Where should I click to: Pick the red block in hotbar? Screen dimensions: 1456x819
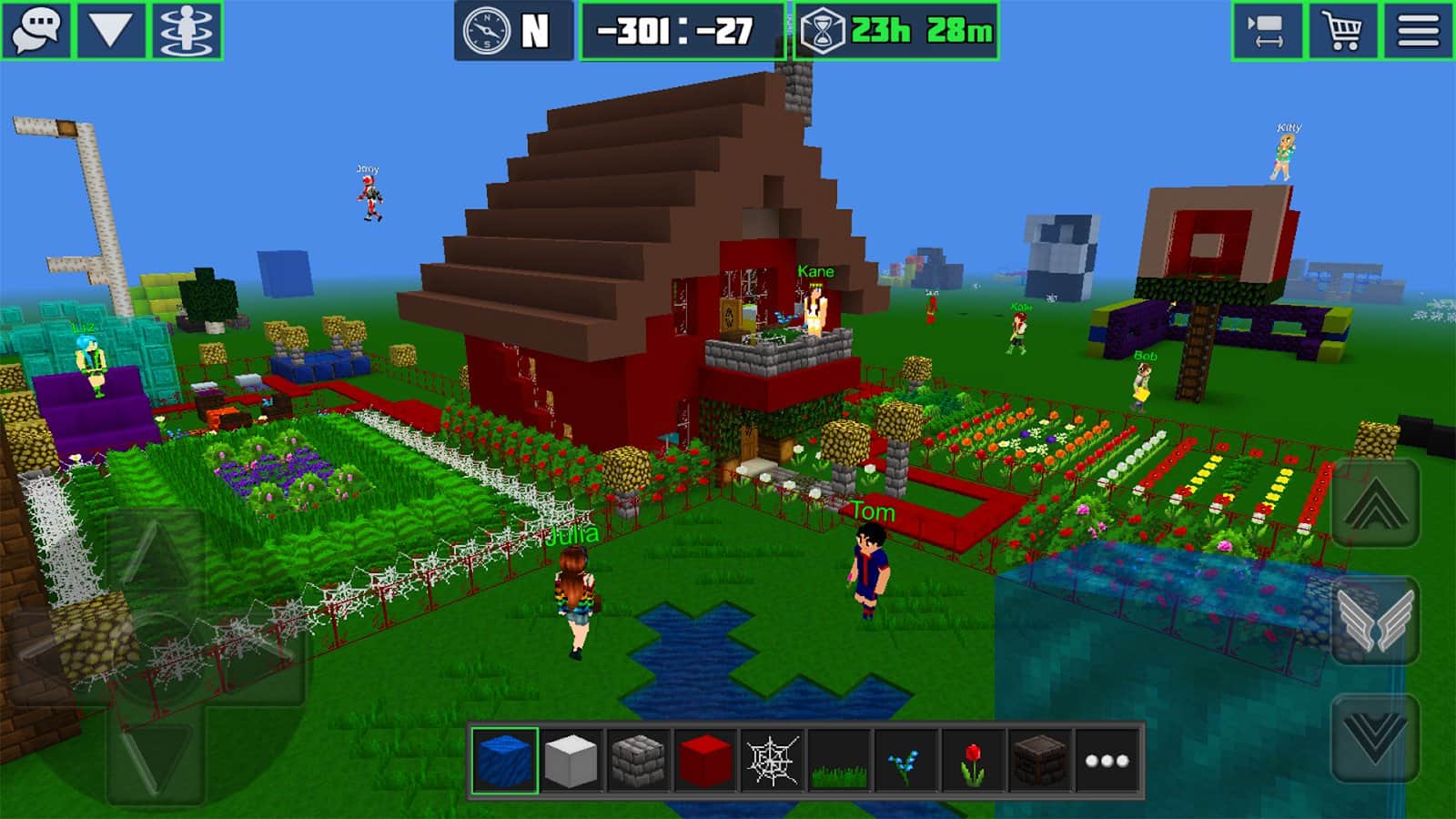tap(705, 761)
